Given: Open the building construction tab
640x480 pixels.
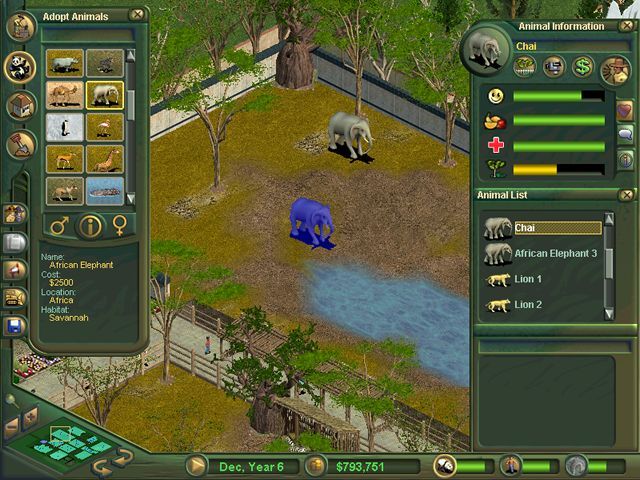Looking at the screenshot, I should point(19,105).
